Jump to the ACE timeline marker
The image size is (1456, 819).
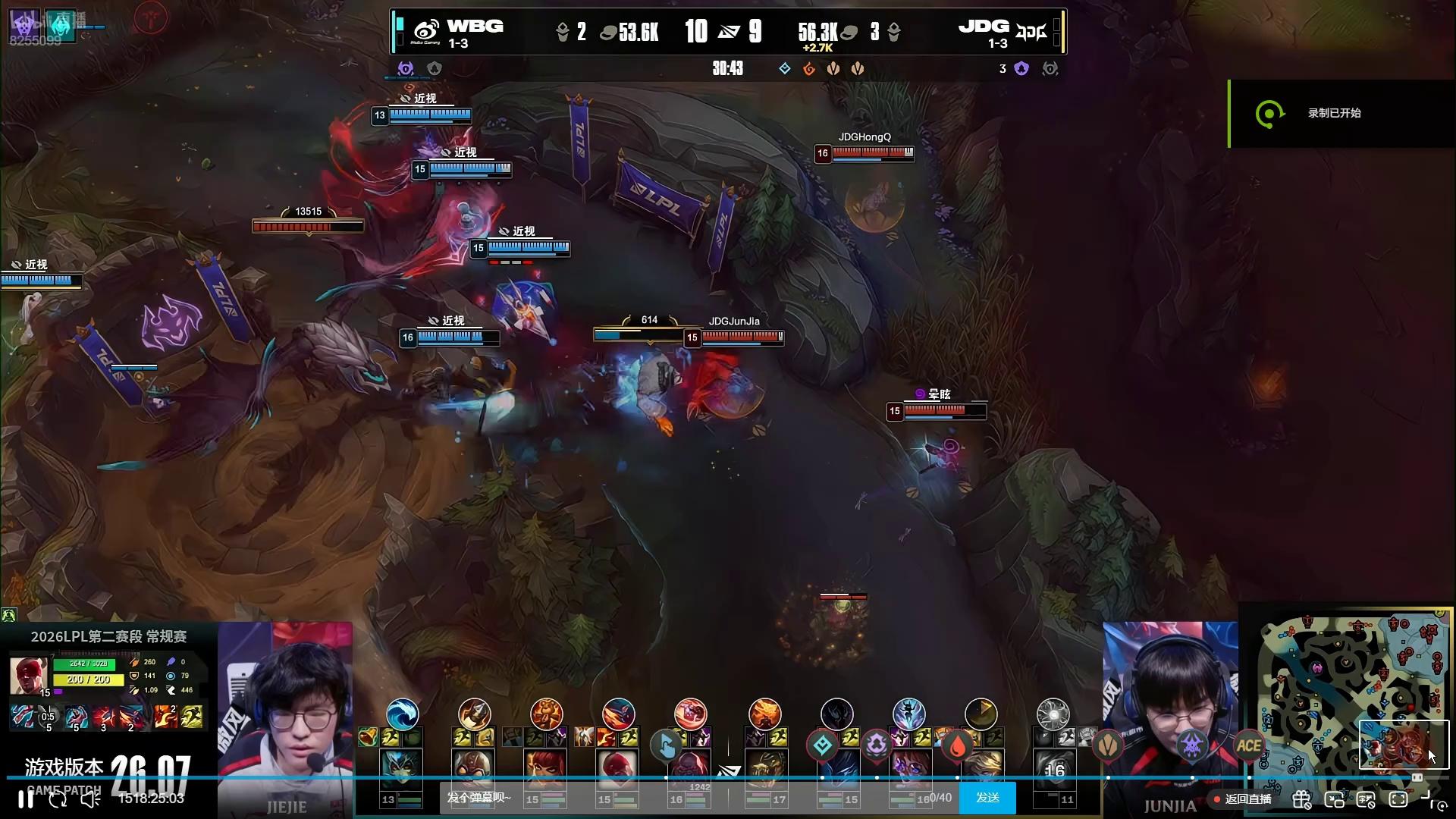(1248, 745)
